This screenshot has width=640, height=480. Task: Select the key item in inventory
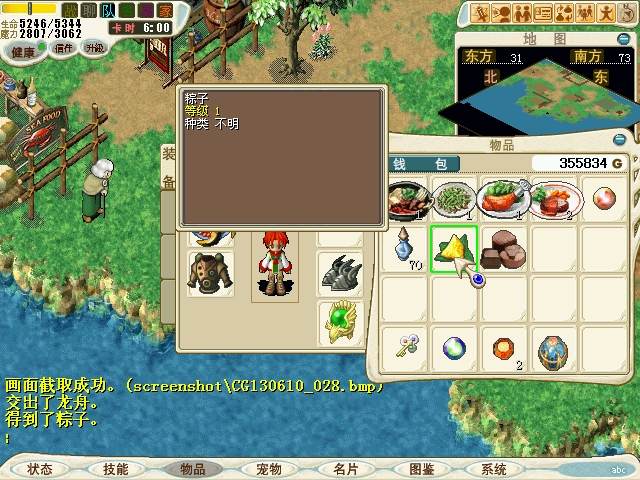point(405,349)
